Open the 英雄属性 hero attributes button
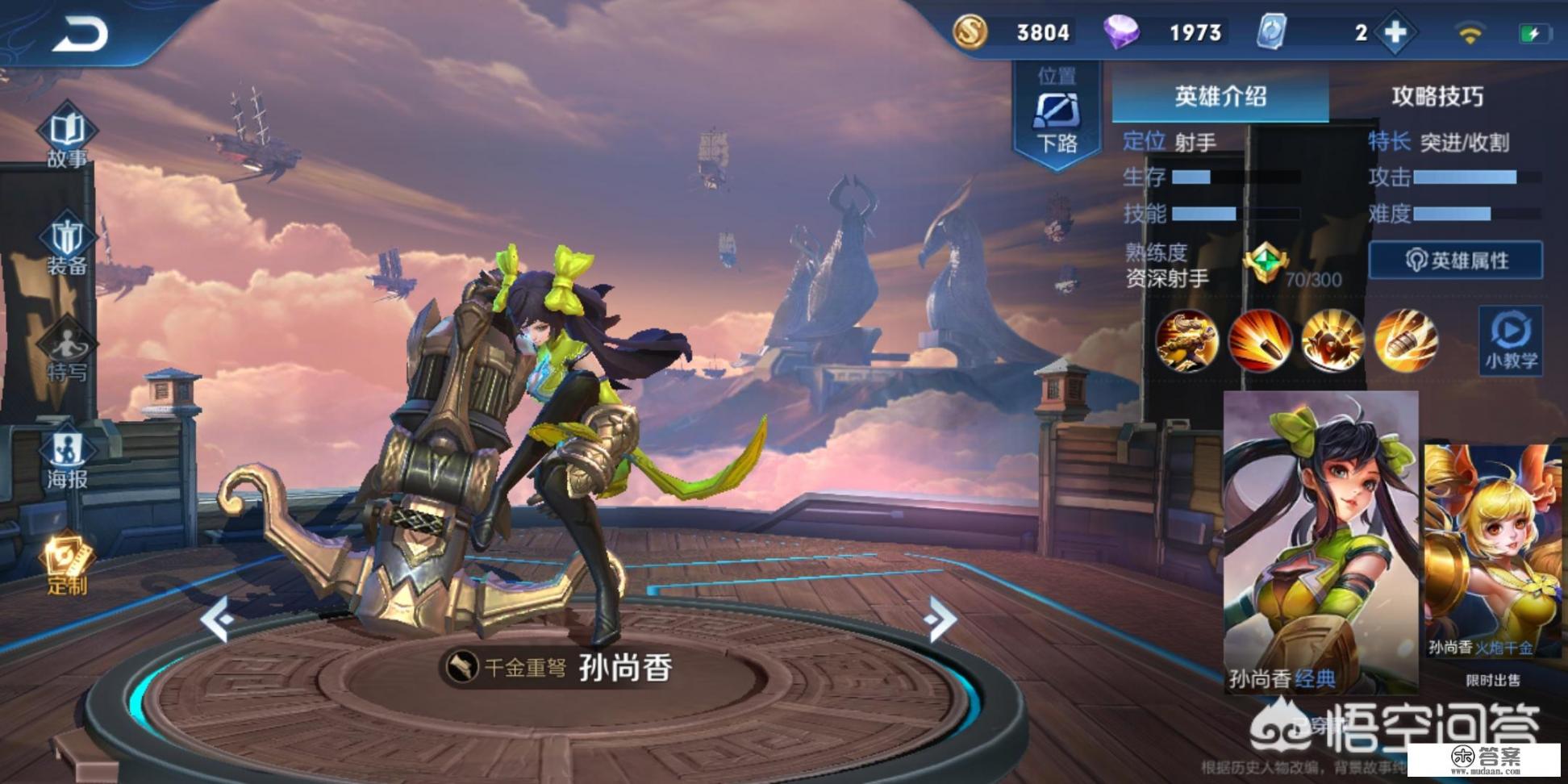The width and height of the screenshot is (1568, 784). click(1456, 261)
